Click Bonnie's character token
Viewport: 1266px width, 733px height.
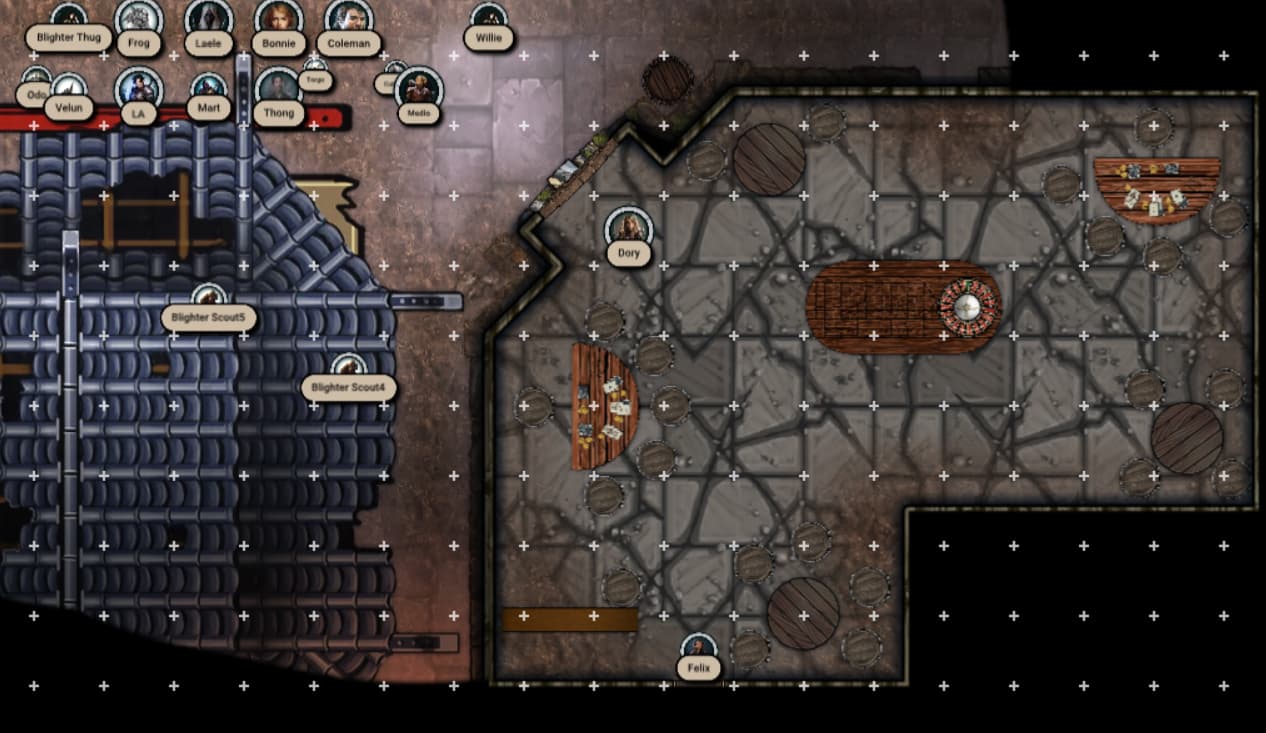coord(279,20)
